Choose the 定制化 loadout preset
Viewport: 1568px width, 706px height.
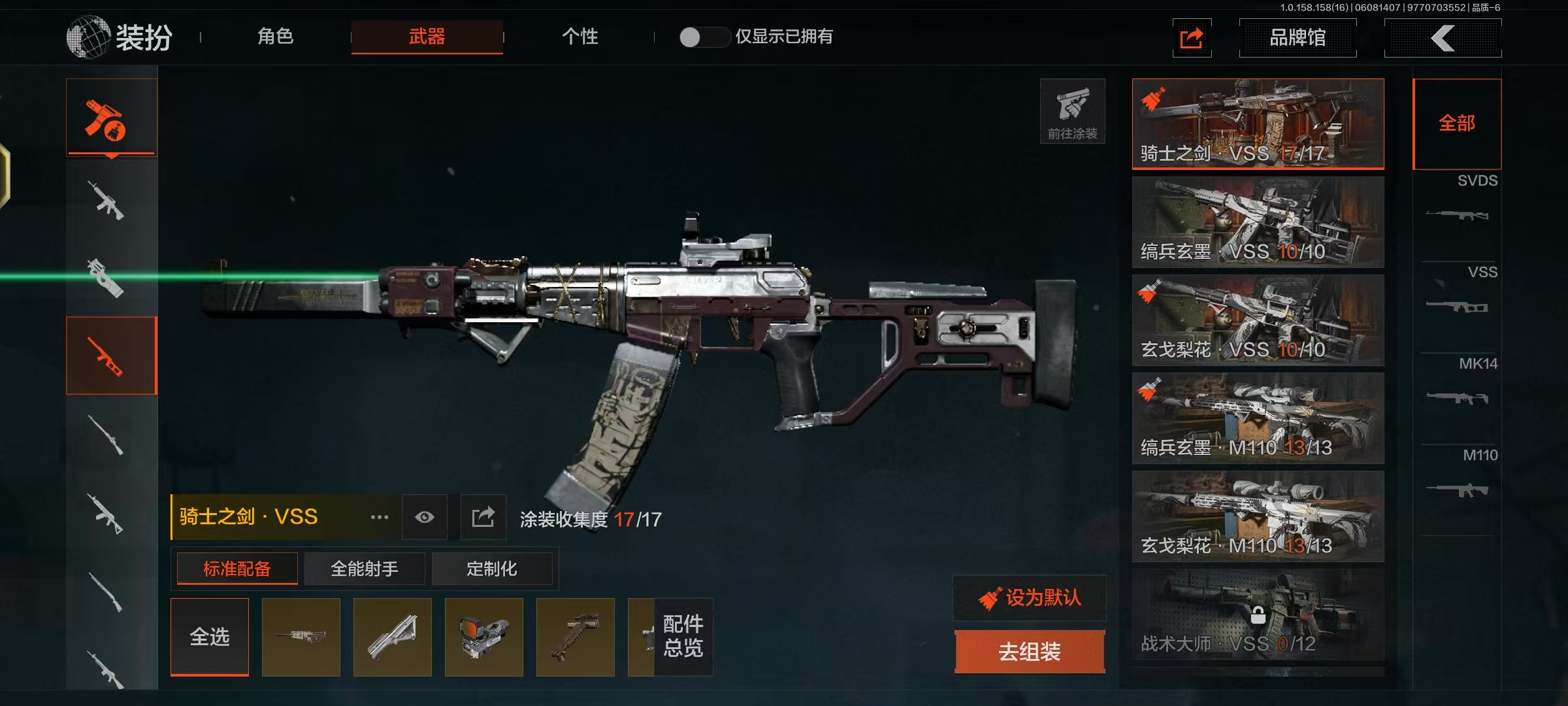point(491,569)
